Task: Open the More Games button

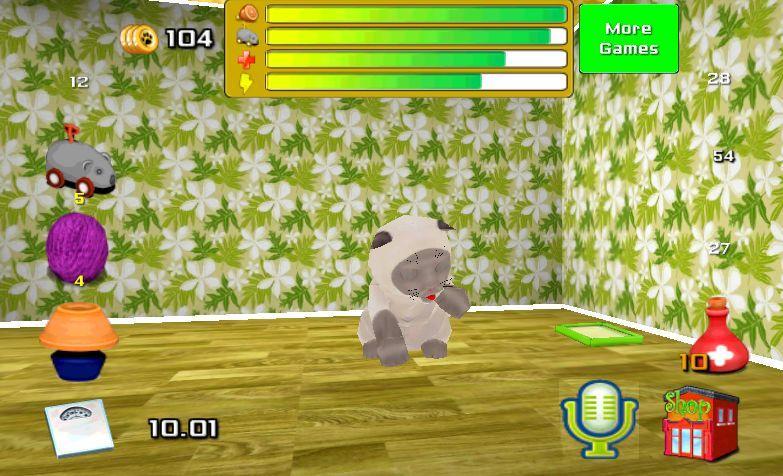Action: point(628,39)
